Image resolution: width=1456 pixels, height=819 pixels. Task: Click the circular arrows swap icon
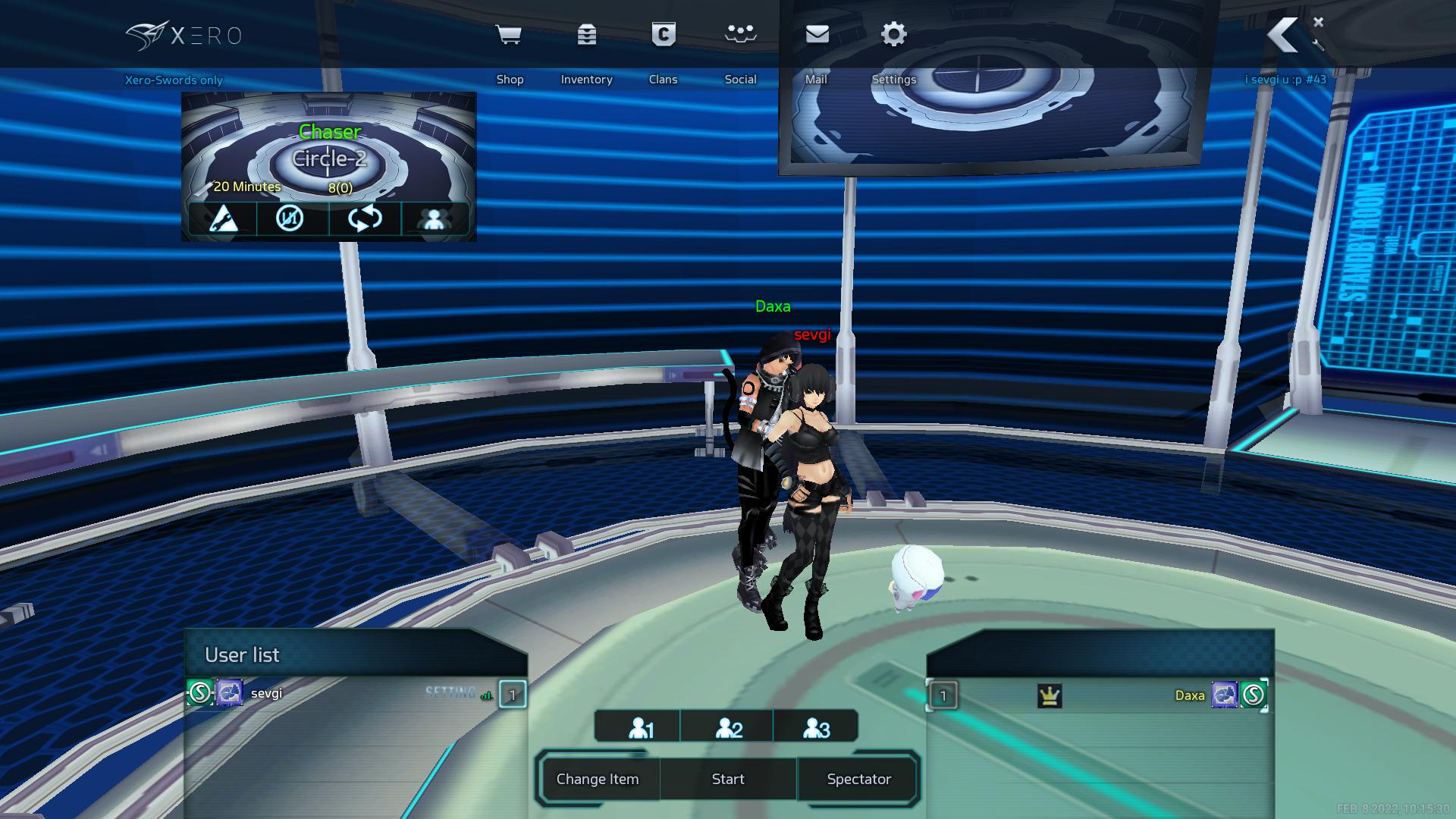(365, 218)
